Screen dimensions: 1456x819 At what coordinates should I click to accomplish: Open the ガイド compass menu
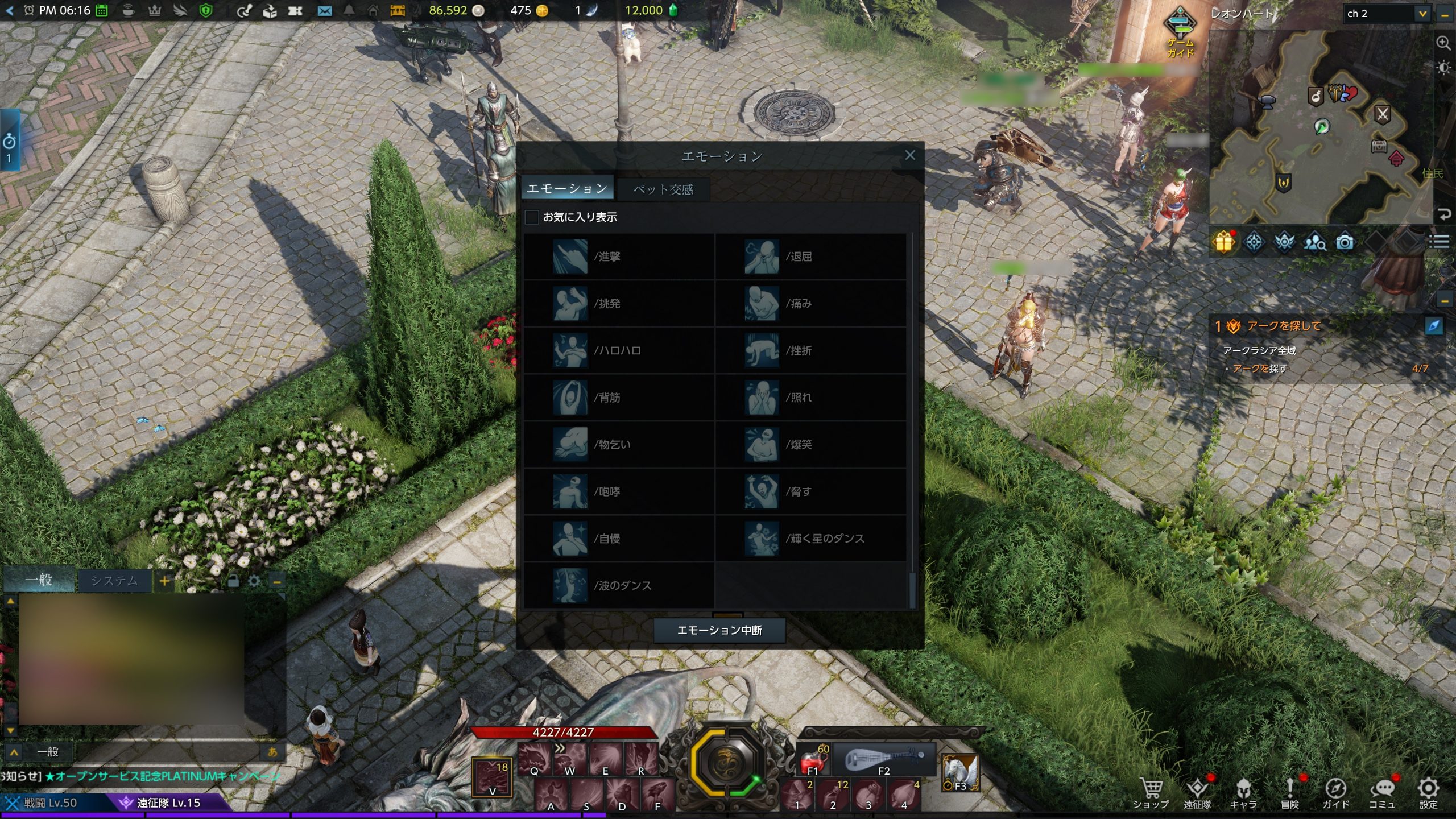tap(1335, 793)
